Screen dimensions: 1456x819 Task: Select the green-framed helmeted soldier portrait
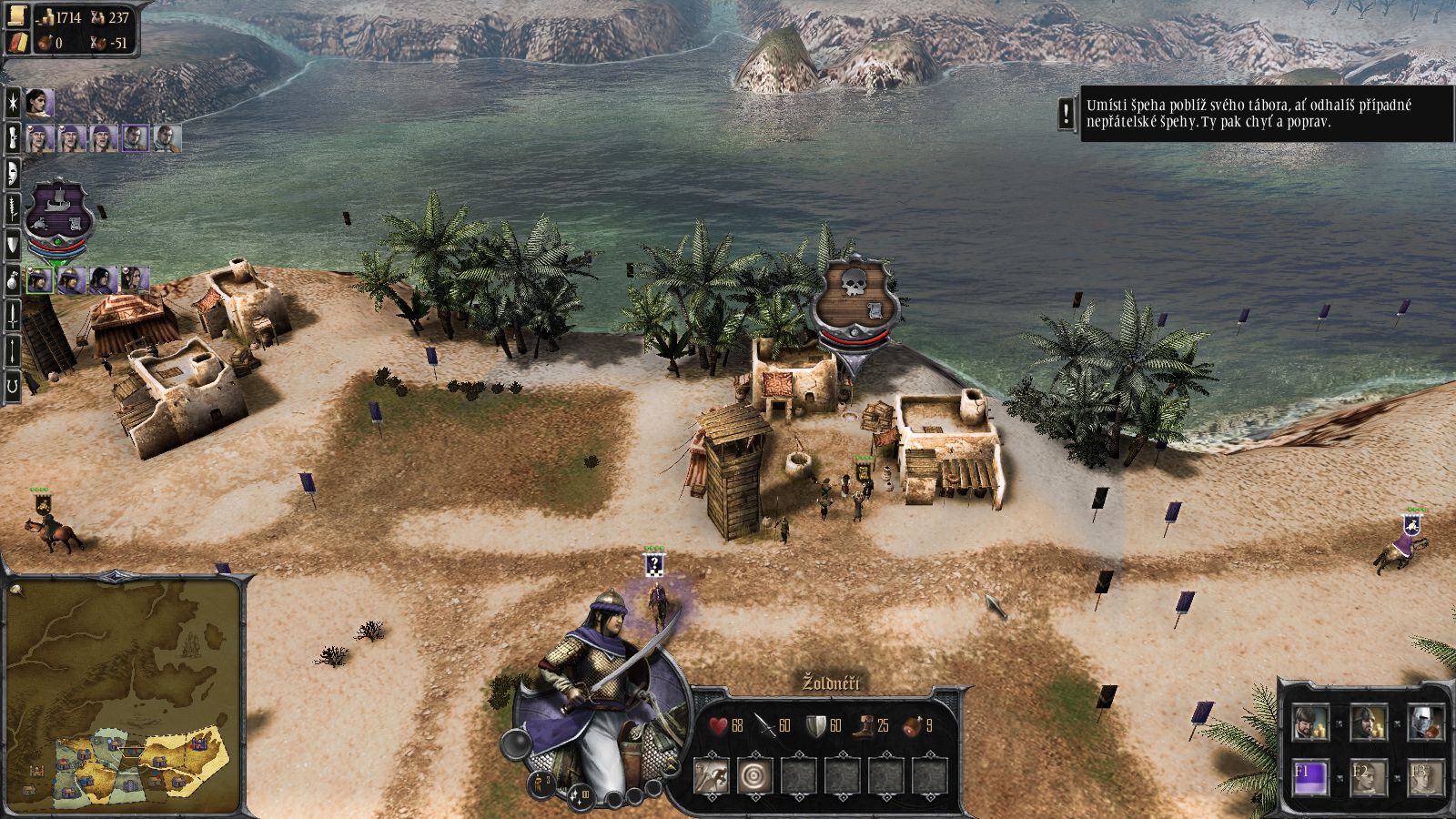[x=39, y=280]
